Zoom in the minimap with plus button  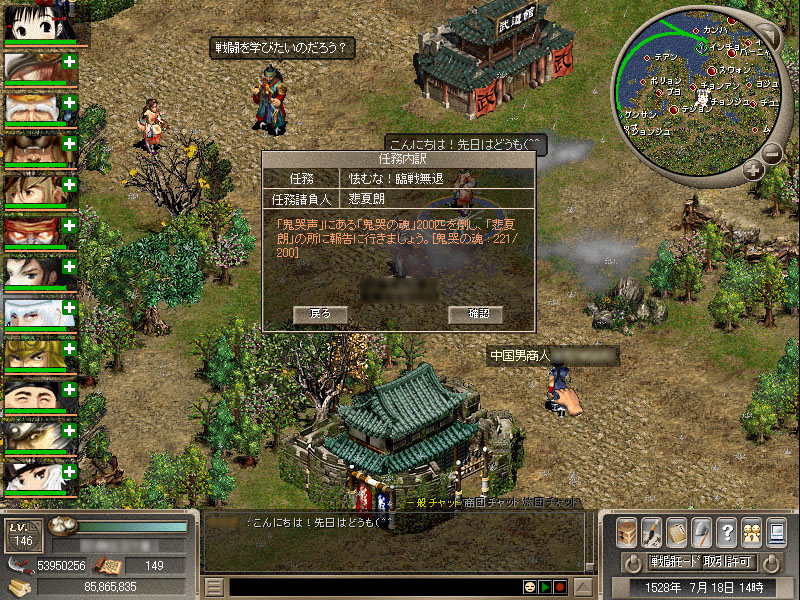click(753, 171)
